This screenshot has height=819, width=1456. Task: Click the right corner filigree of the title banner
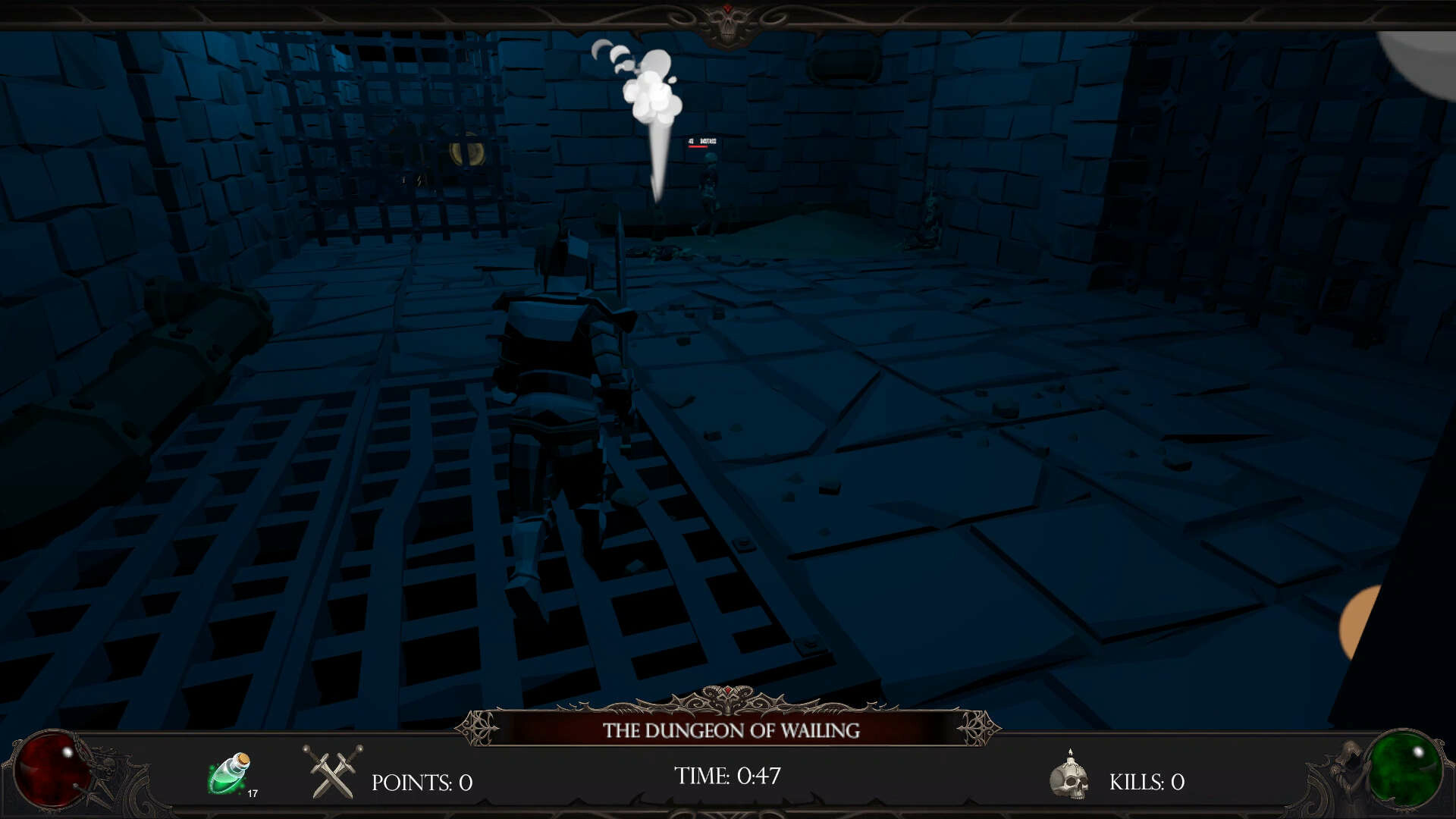pos(978,730)
